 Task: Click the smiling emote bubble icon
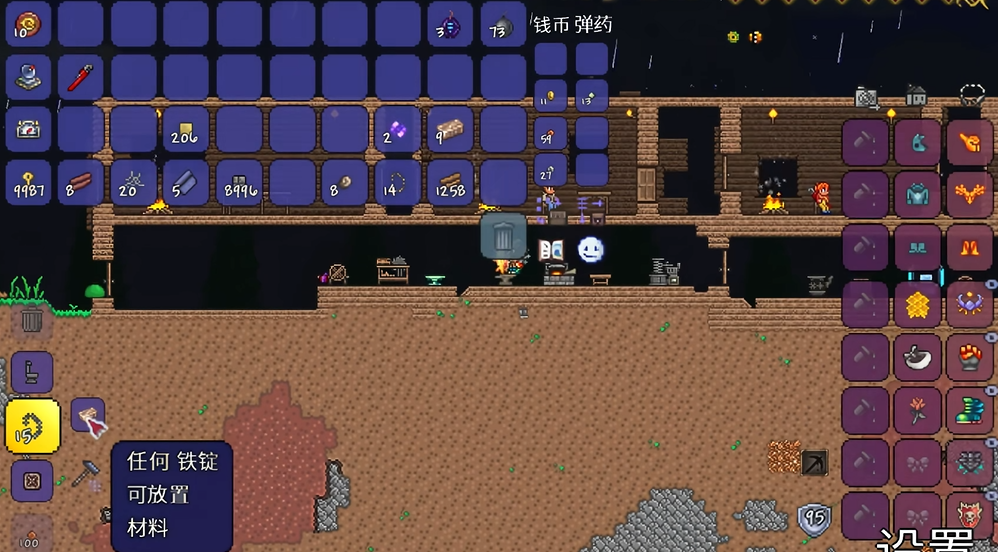click(x=591, y=249)
